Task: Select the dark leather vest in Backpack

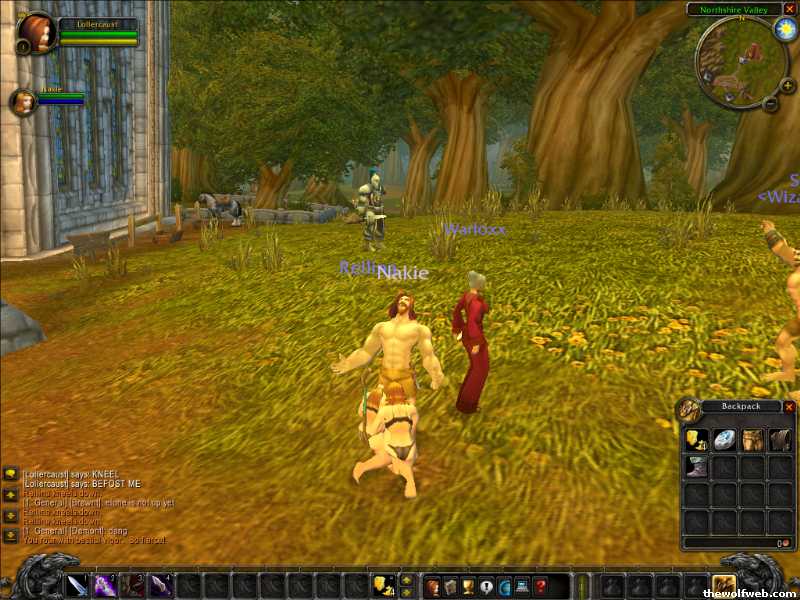Action: (x=778, y=440)
